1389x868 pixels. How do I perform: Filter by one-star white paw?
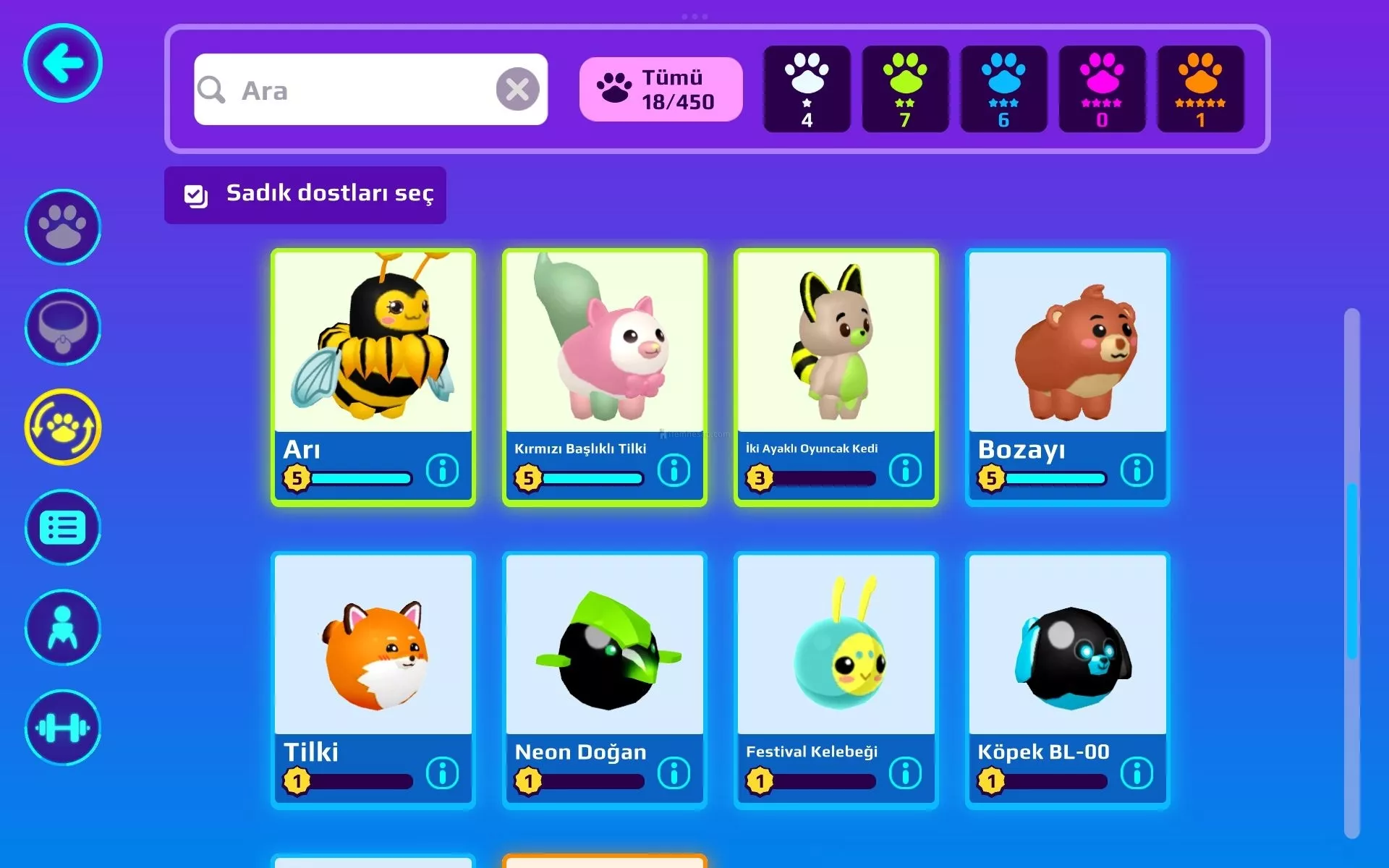[807, 90]
